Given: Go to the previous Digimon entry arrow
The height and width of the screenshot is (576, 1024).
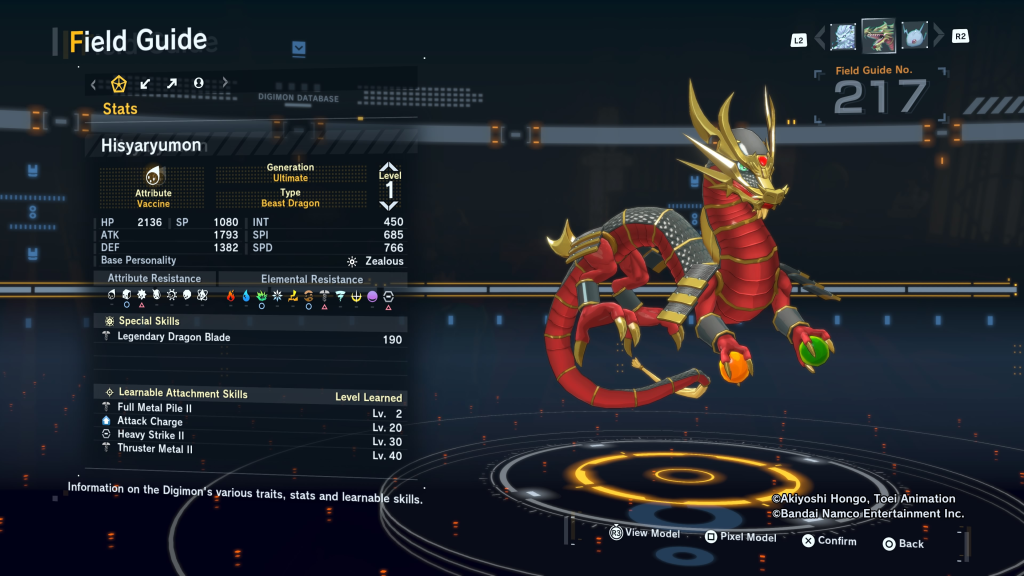Looking at the screenshot, I should (x=821, y=37).
